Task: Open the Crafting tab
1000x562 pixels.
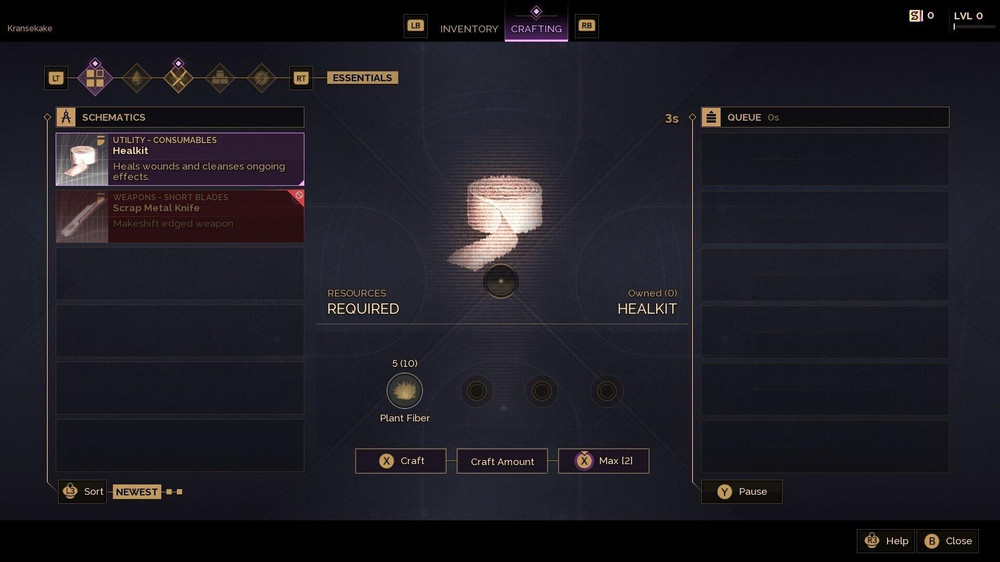Action: tap(536, 28)
